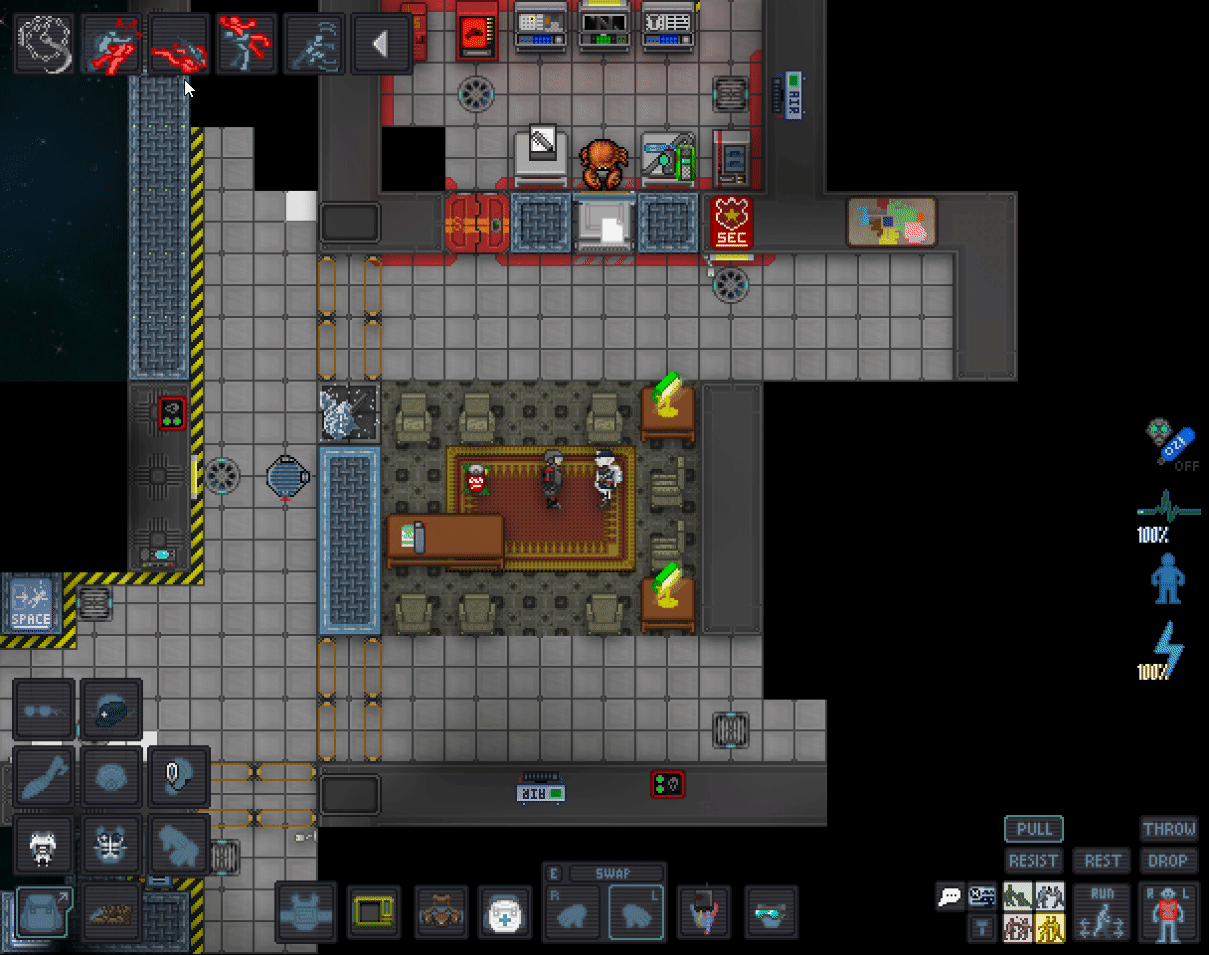Click the REST button
Viewport: 1209px width, 955px height.
pos(1102,860)
